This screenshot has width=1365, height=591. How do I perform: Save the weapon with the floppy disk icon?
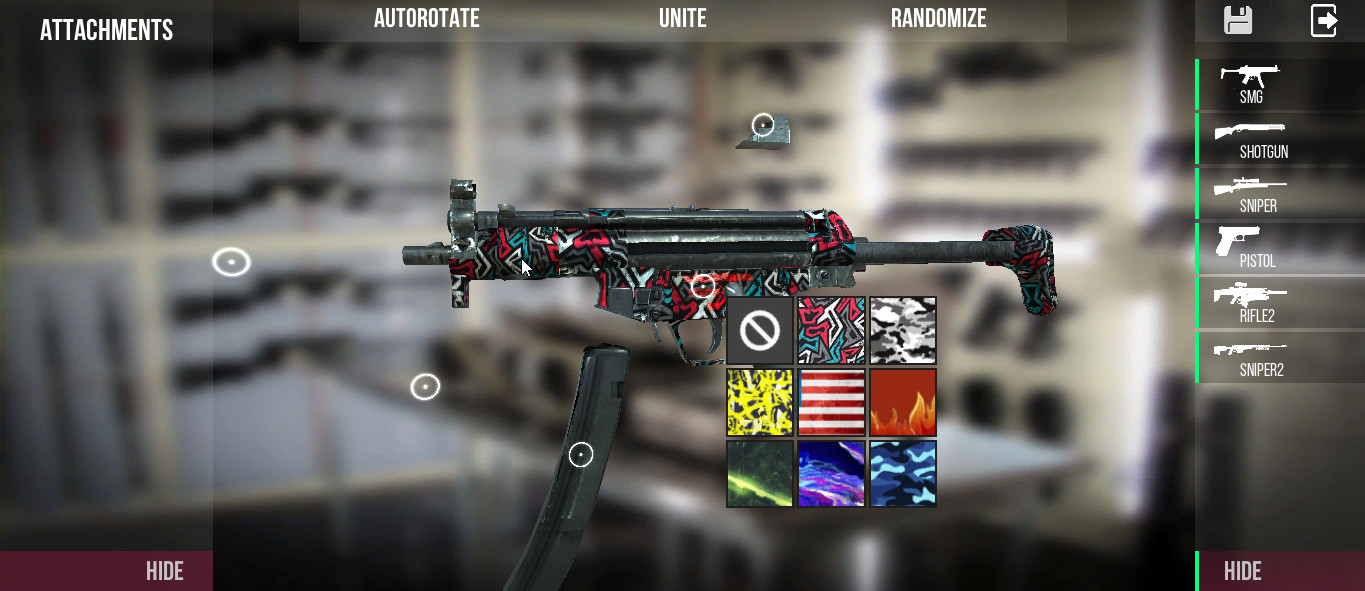1238,21
